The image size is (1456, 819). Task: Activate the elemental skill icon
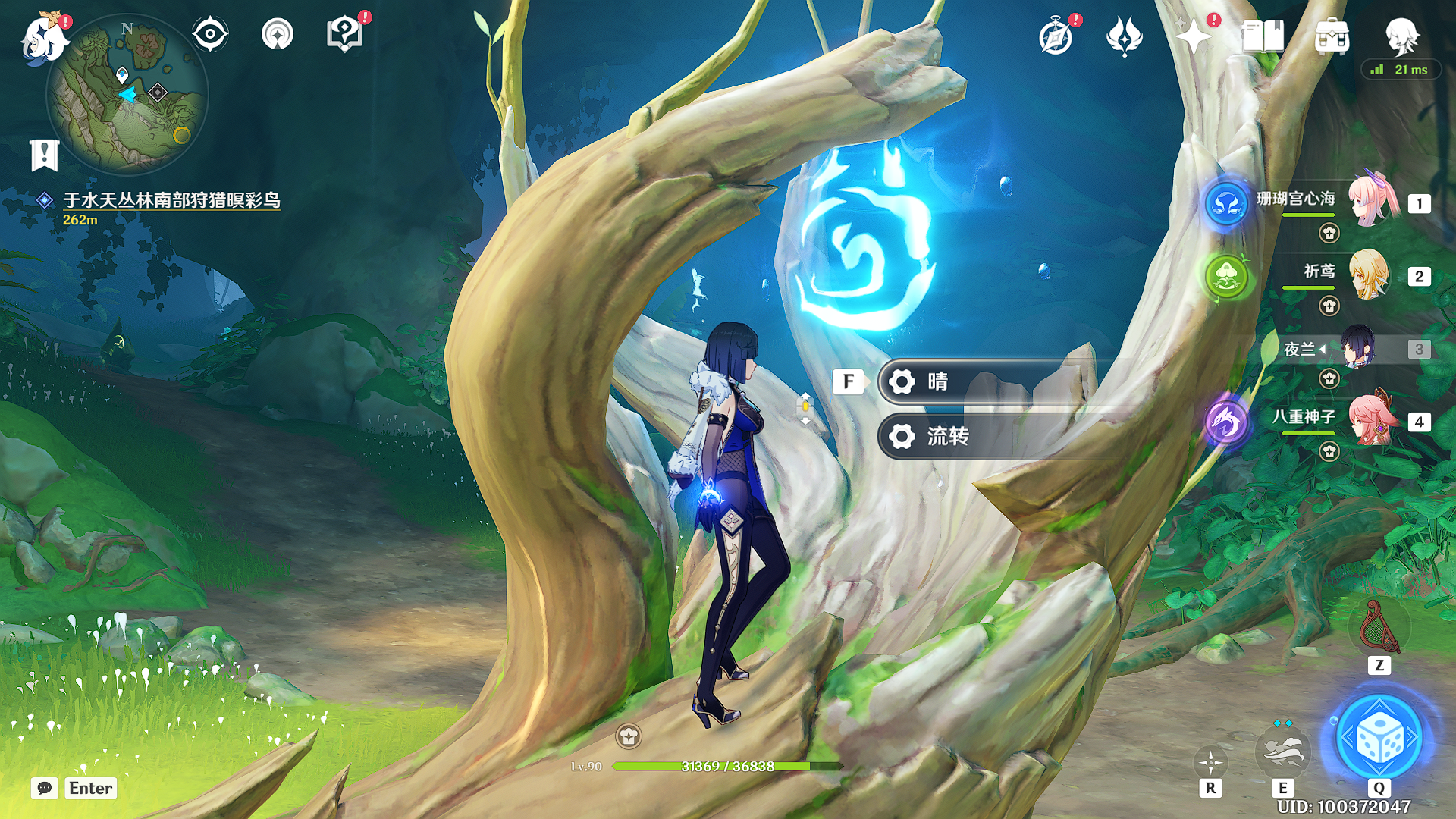[x=1282, y=749]
